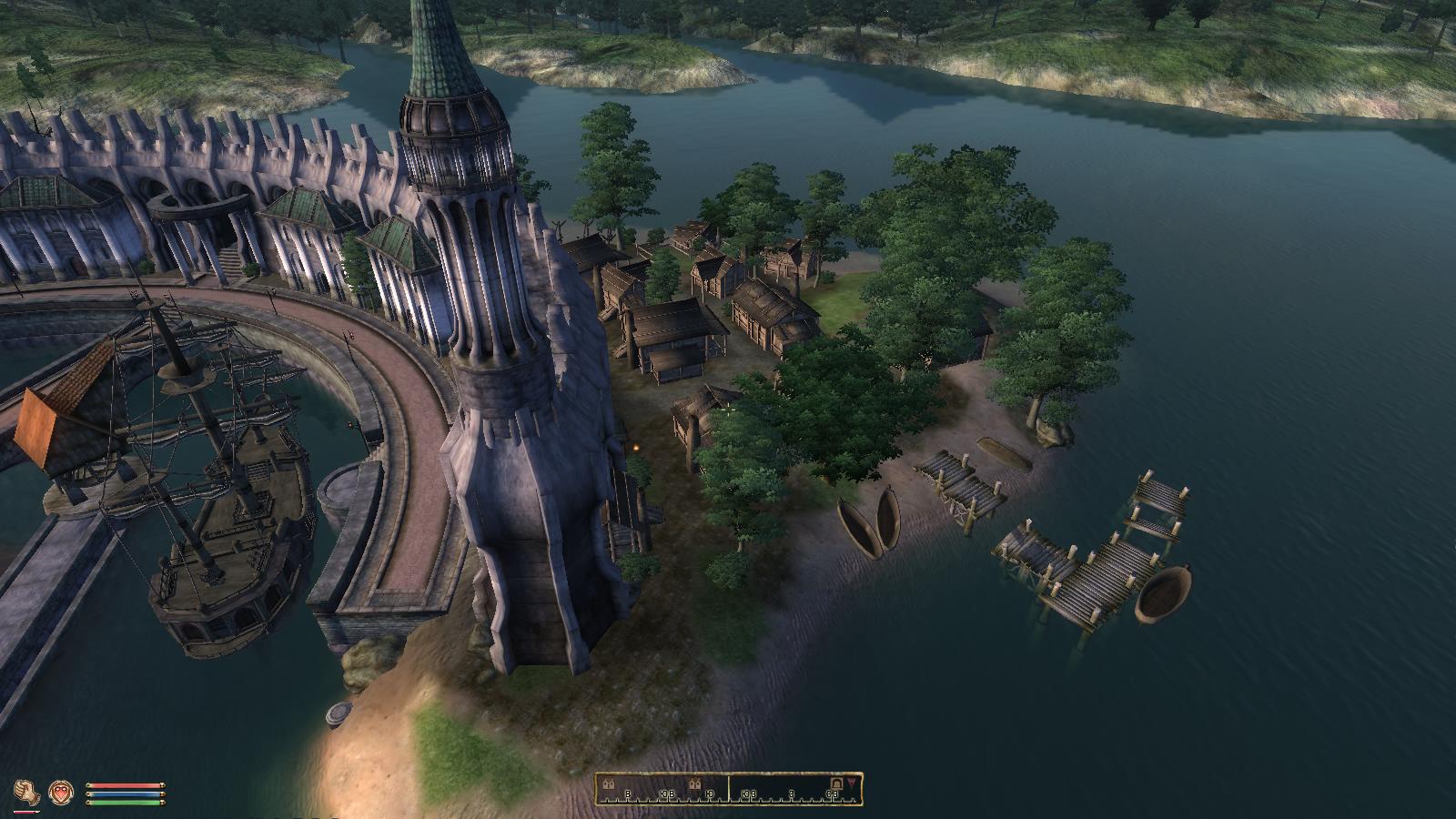Click the compass bar
Screen dimensions: 1456x819
pyautogui.click(x=729, y=788)
